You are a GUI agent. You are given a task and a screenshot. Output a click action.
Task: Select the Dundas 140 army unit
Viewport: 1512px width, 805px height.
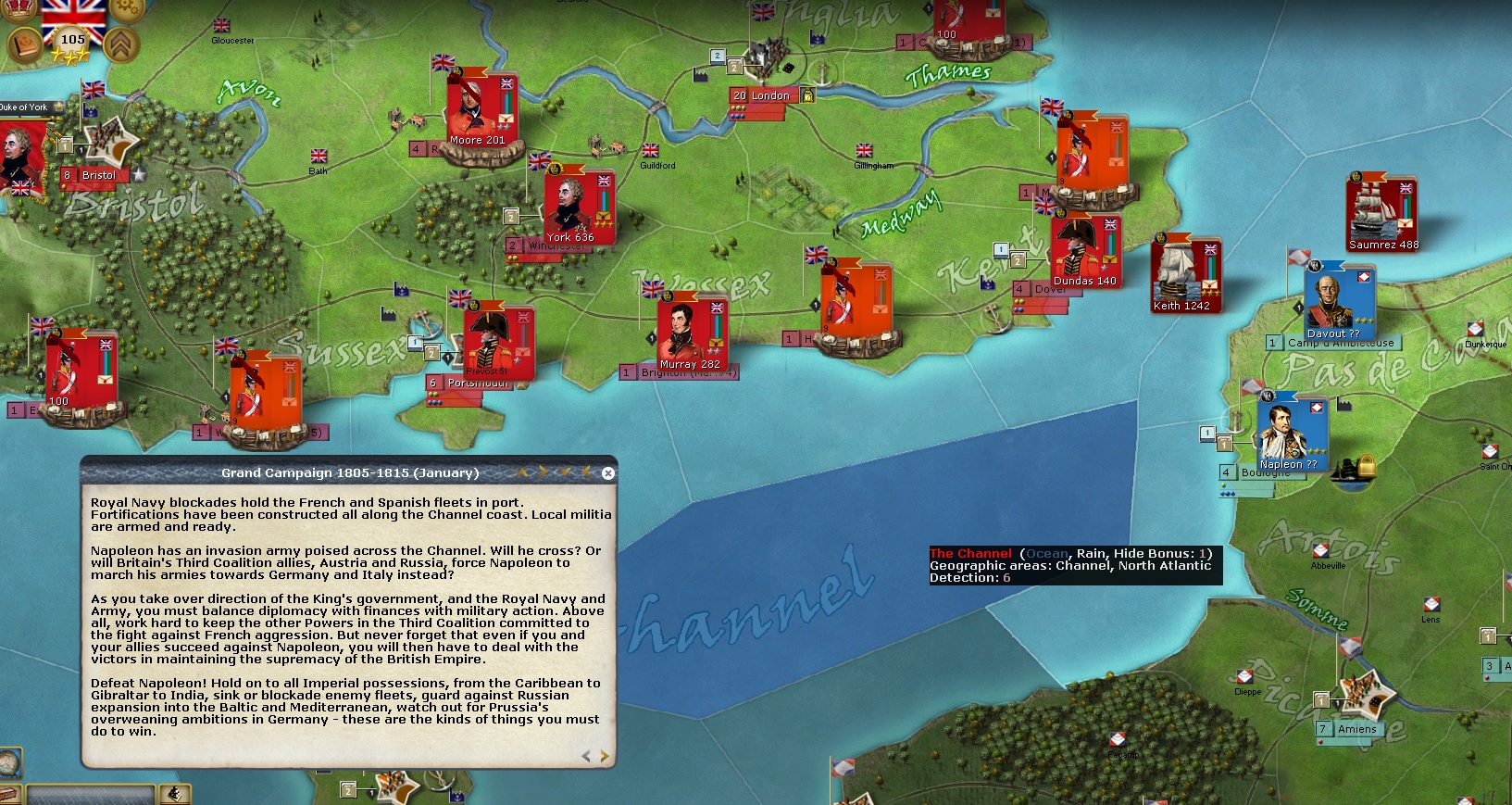click(1085, 250)
